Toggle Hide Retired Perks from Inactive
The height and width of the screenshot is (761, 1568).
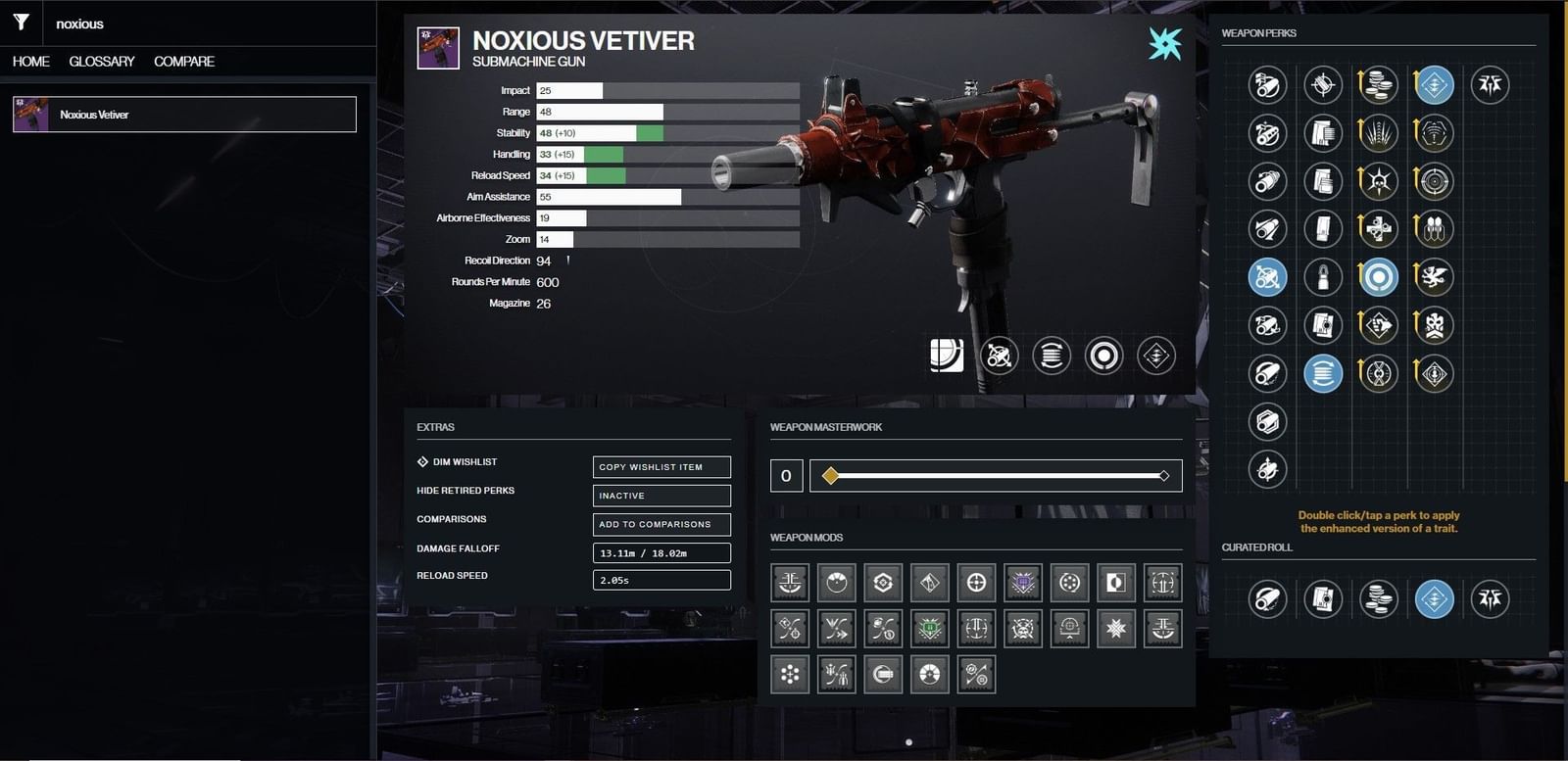661,496
